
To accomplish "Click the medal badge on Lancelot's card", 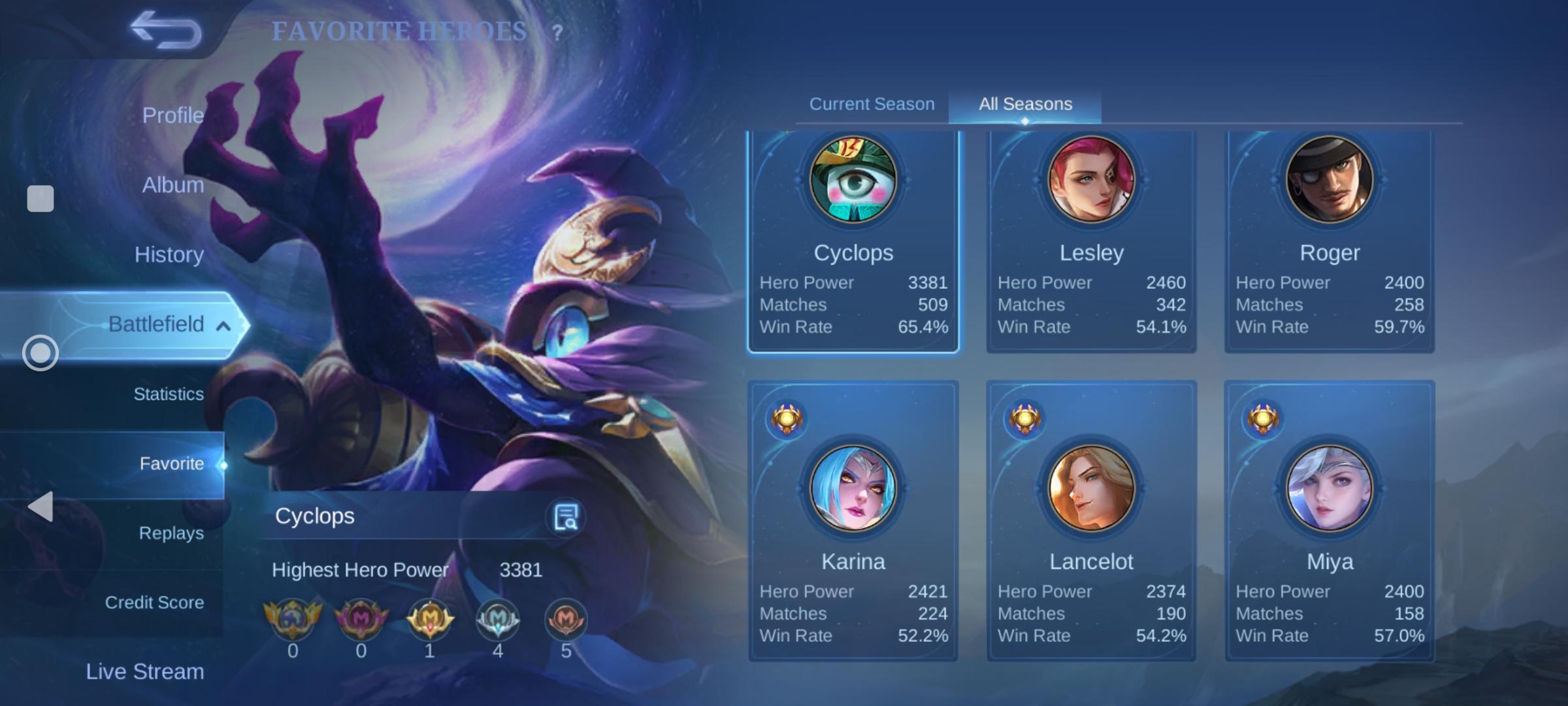I will coord(1024,419).
